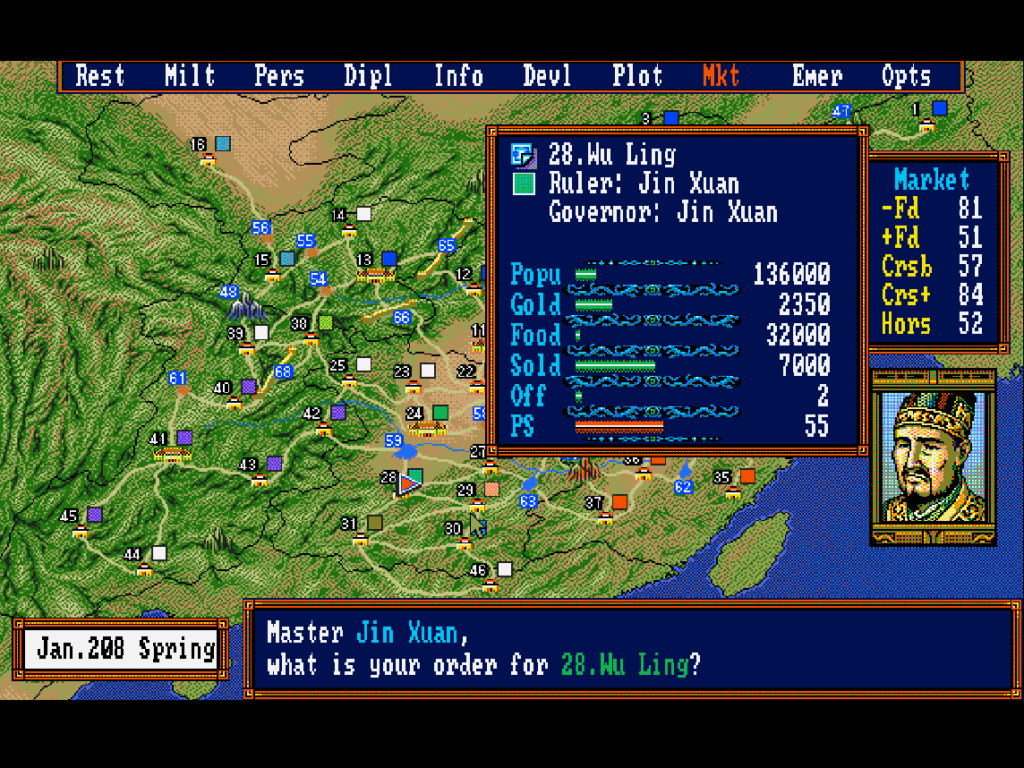The height and width of the screenshot is (768, 1024).
Task: Select the Devl development menu
Action: pos(547,76)
